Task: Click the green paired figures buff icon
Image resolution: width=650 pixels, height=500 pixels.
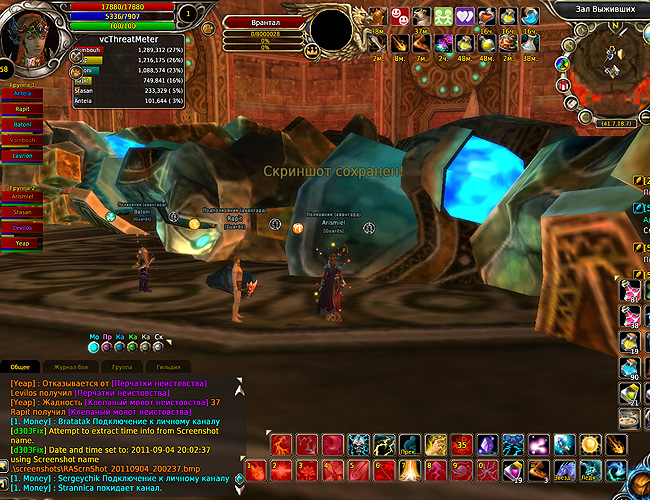Action: tap(443, 16)
